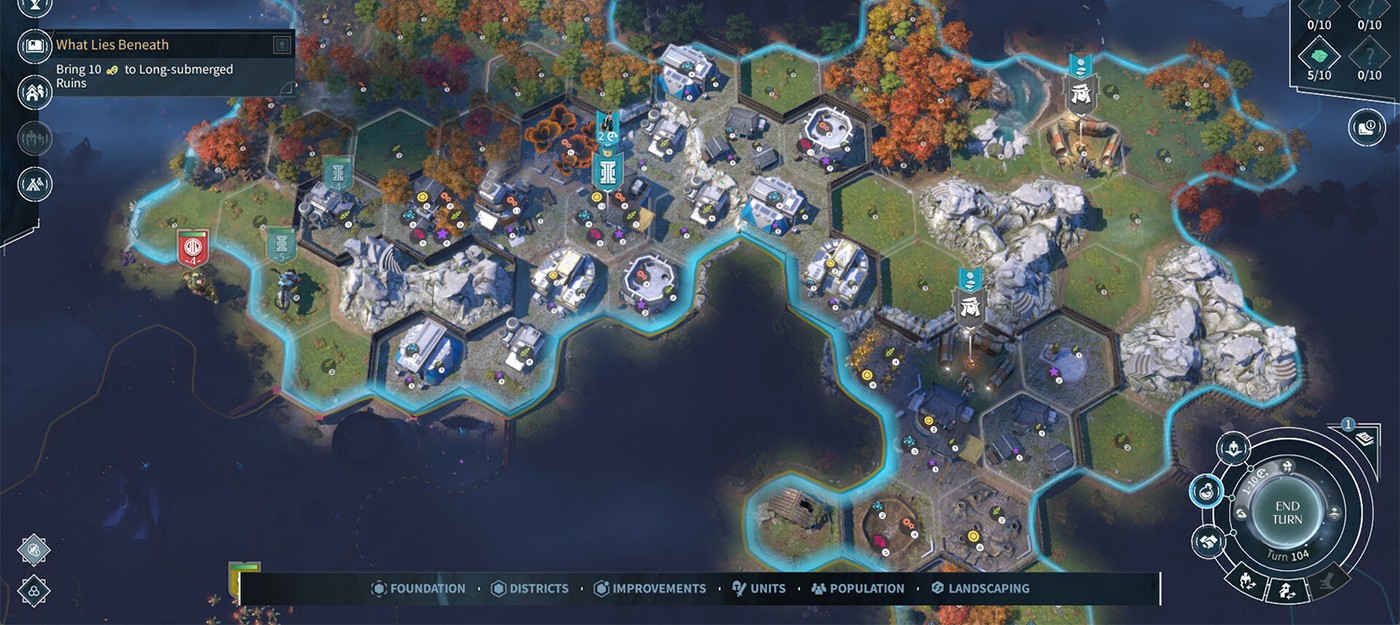This screenshot has width=1400, height=625.
Task: Open the tents camp icon in sidebar
Action: (35, 184)
